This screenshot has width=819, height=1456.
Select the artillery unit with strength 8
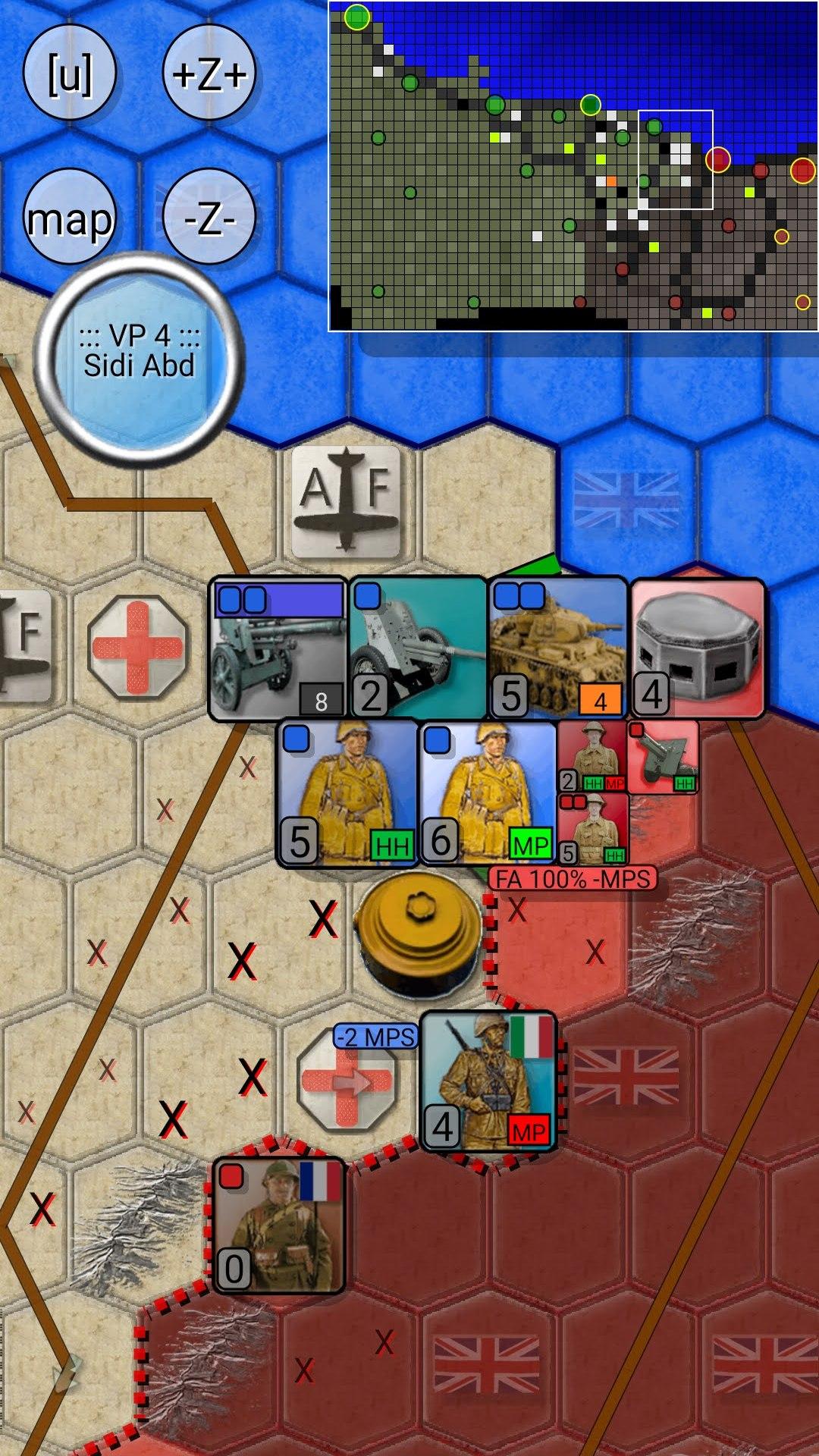(x=278, y=648)
